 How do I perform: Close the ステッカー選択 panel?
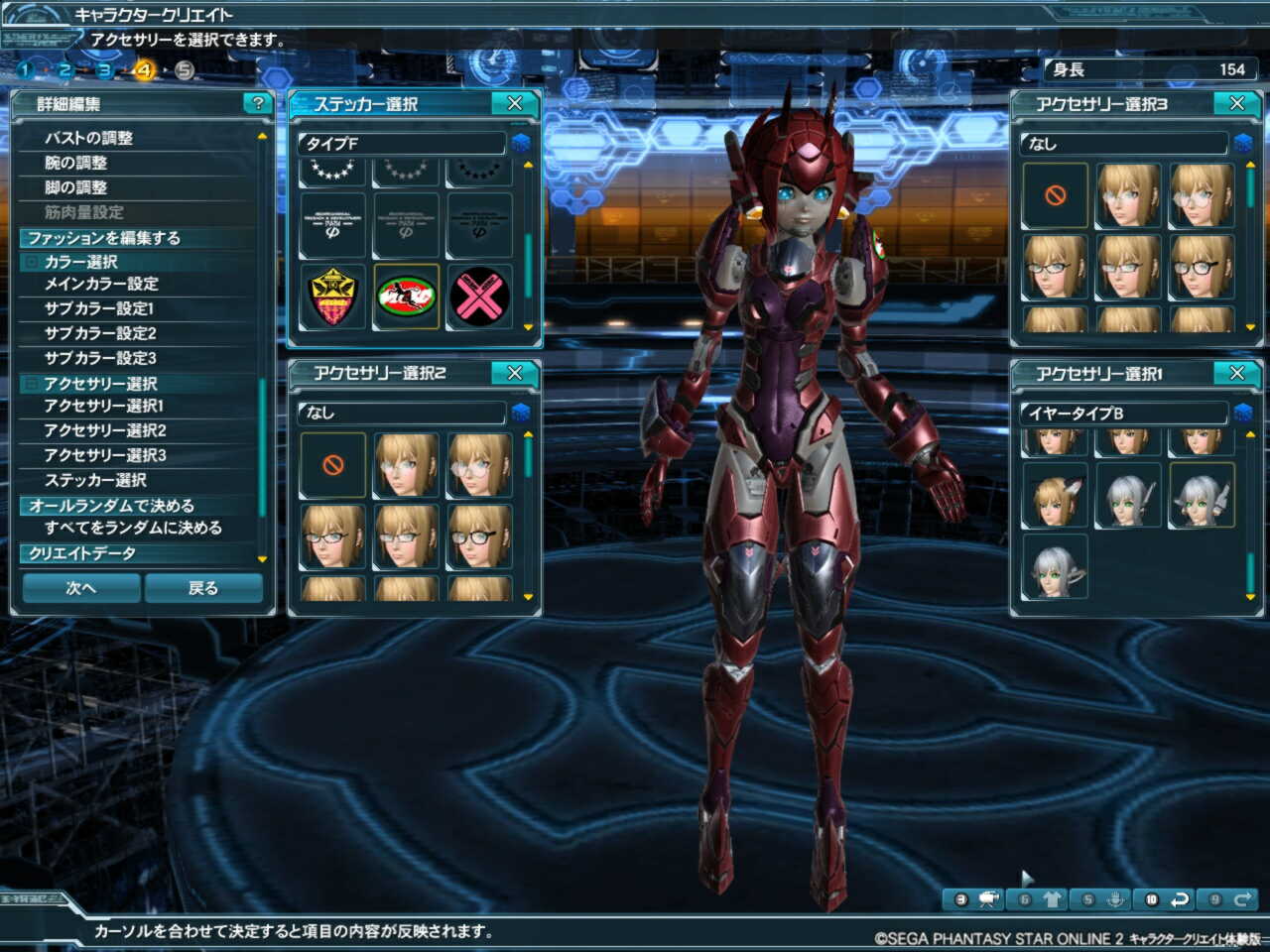click(x=515, y=103)
